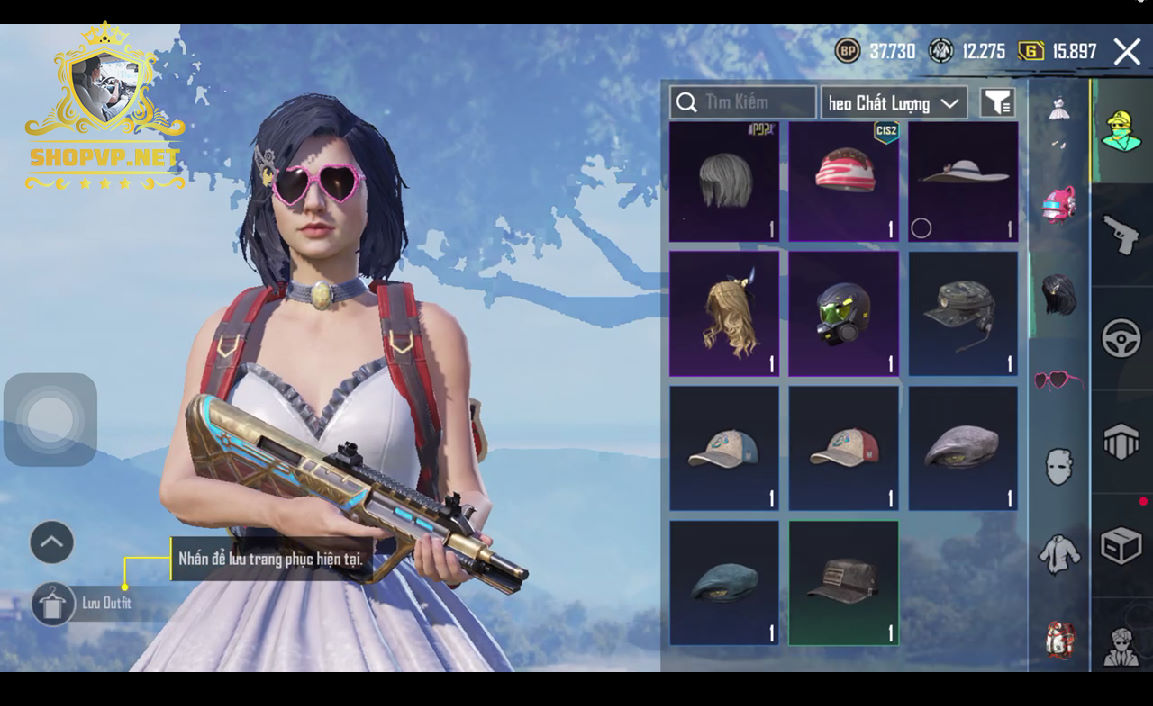Save outfit with Lưu Outfit button

pyautogui.click(x=54, y=604)
